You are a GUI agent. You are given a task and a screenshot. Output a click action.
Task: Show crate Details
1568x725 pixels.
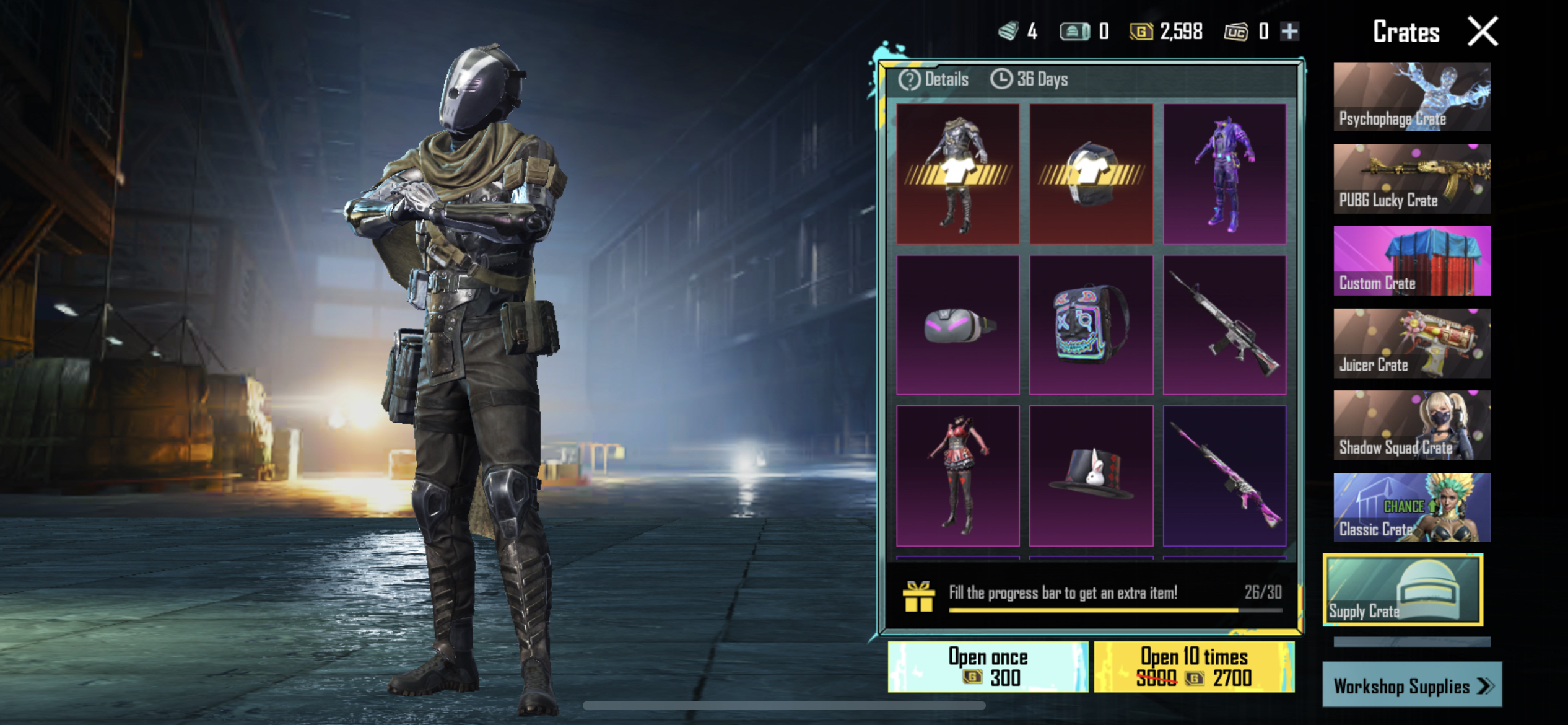coord(934,79)
